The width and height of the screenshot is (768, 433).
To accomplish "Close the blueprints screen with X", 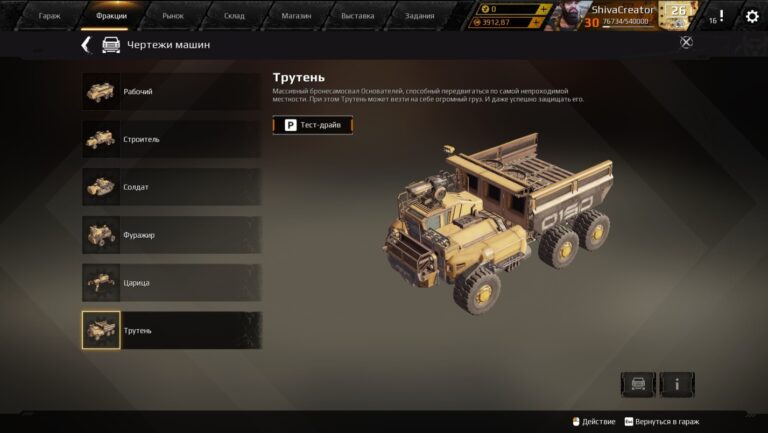I will [686, 42].
